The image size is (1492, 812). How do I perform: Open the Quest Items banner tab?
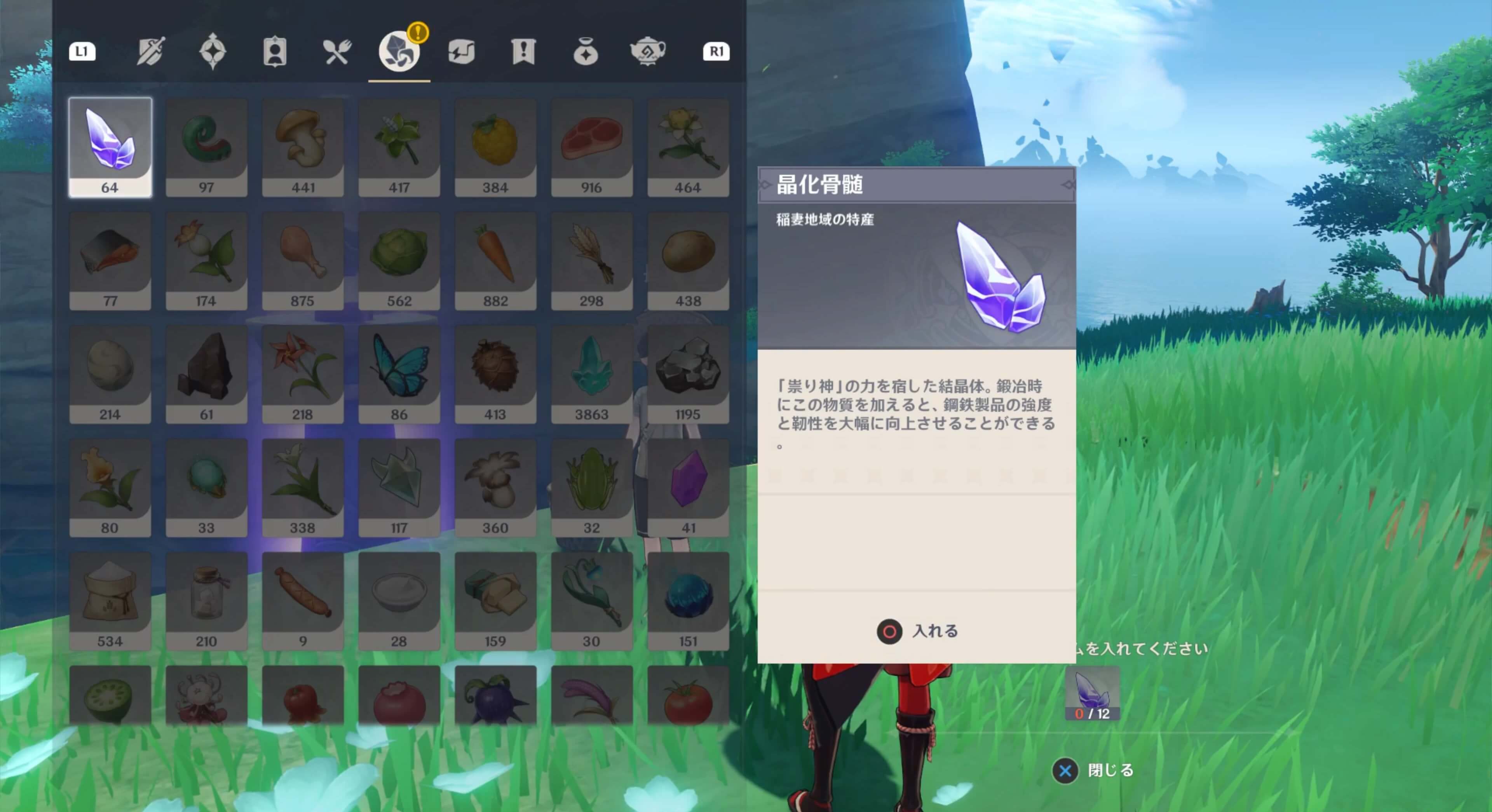[523, 52]
